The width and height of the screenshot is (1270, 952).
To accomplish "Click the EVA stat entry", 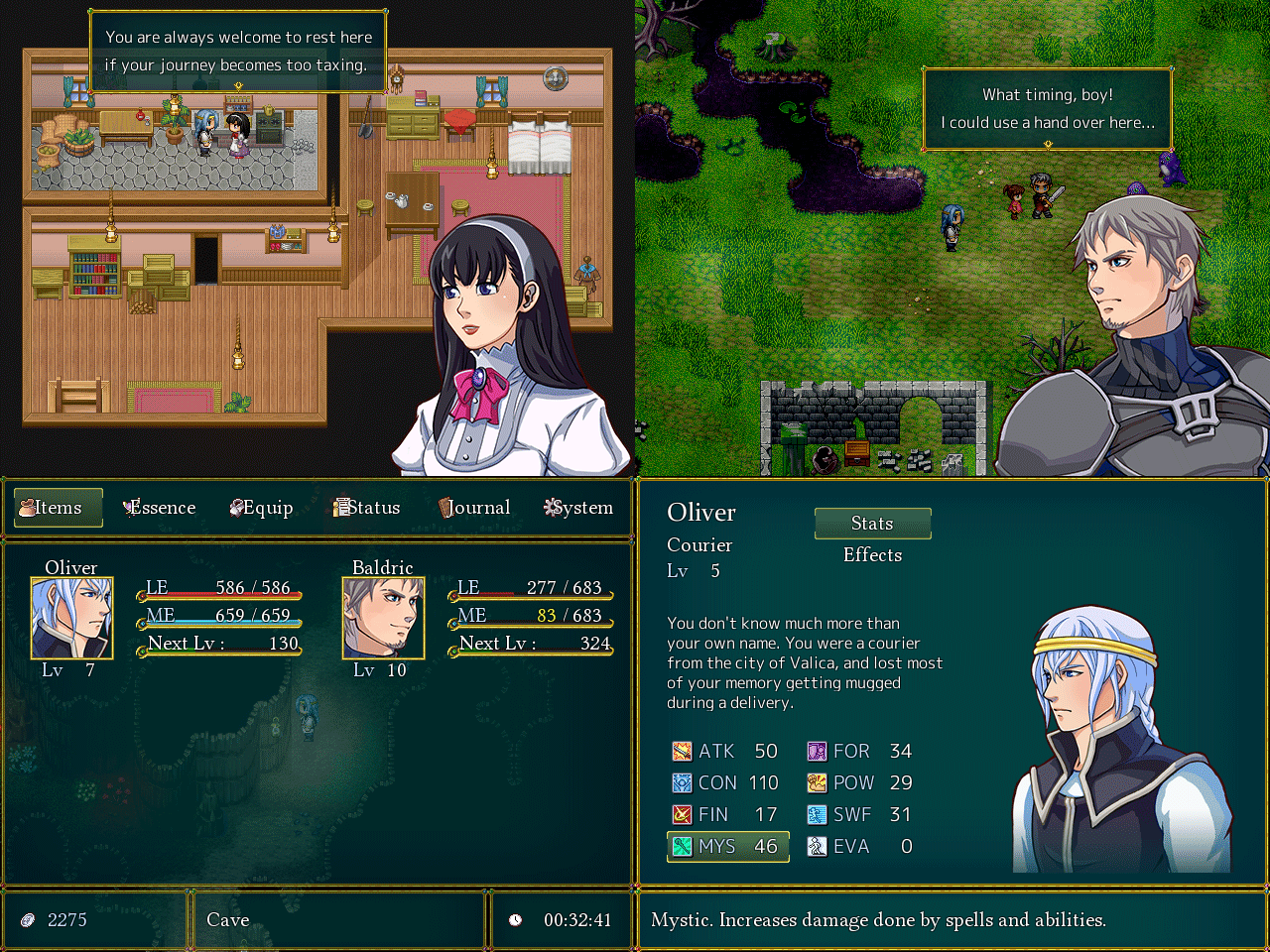I will [x=860, y=847].
